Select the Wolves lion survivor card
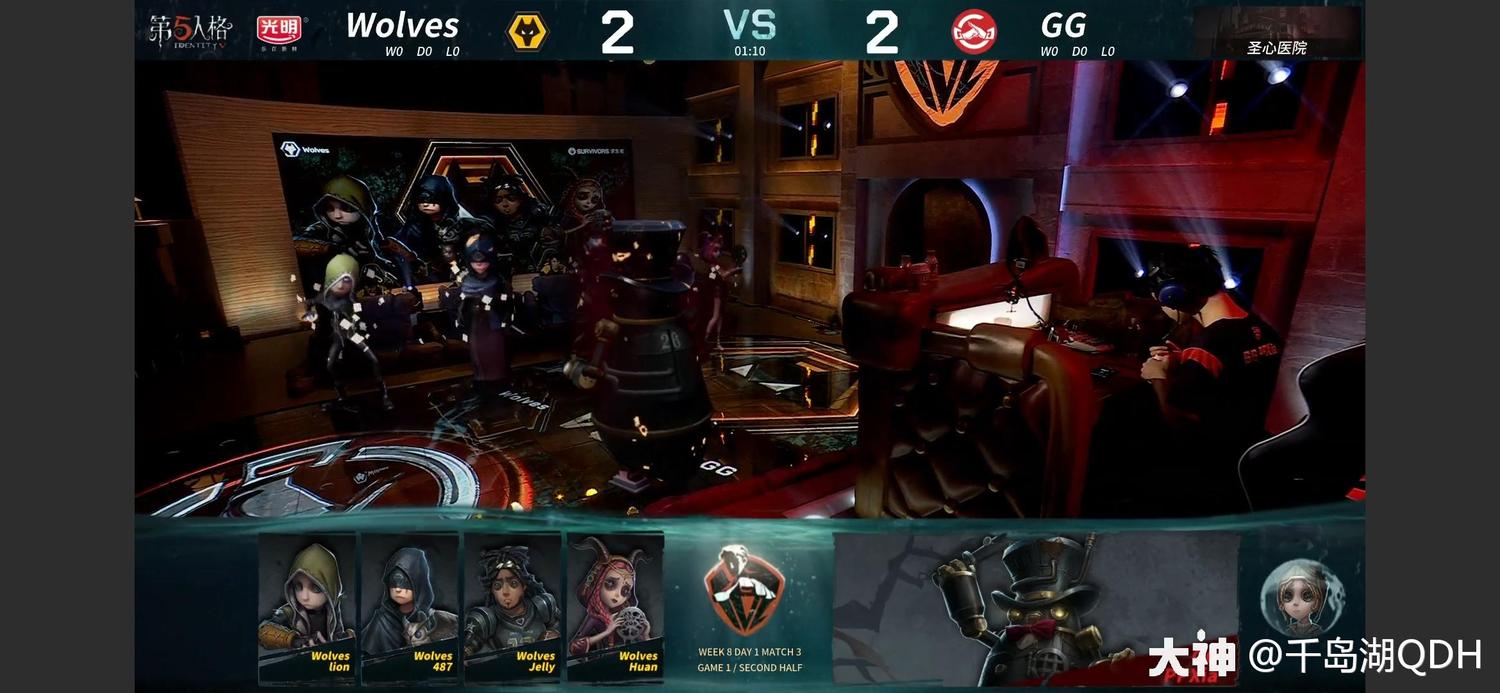The height and width of the screenshot is (693, 1500). (307, 606)
